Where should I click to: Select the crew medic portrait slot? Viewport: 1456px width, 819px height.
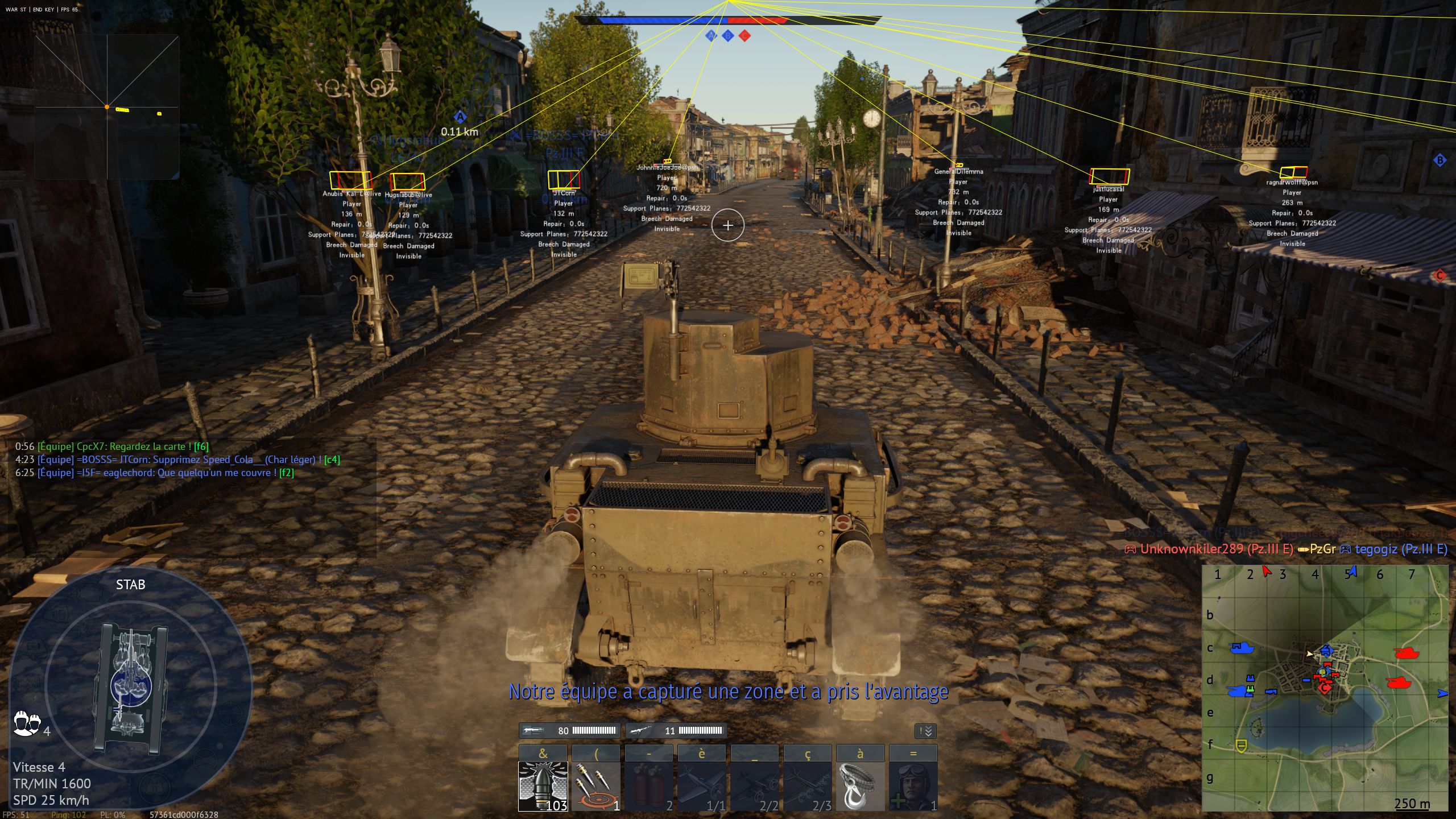click(913, 786)
